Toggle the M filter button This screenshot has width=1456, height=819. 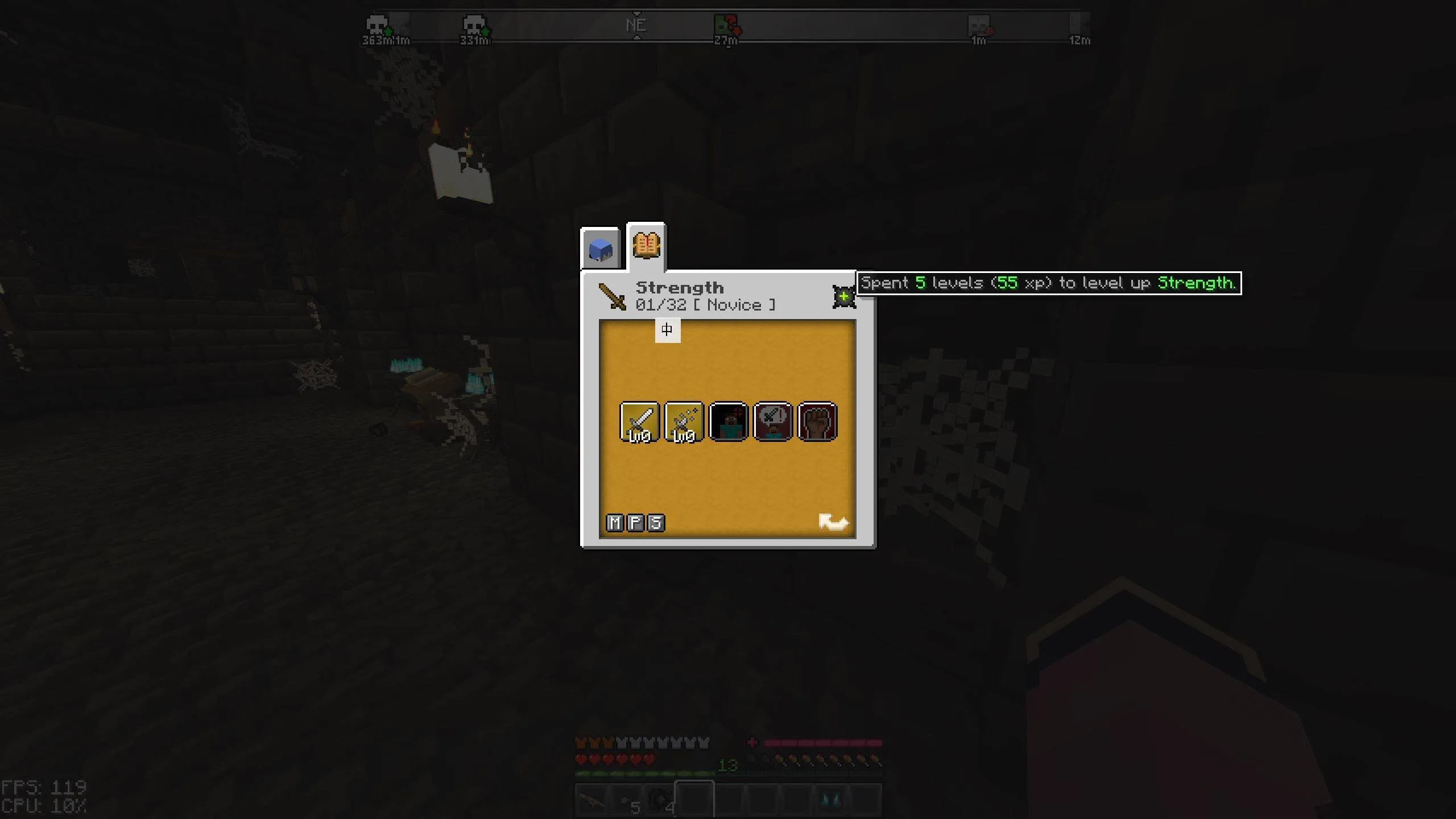pos(614,523)
